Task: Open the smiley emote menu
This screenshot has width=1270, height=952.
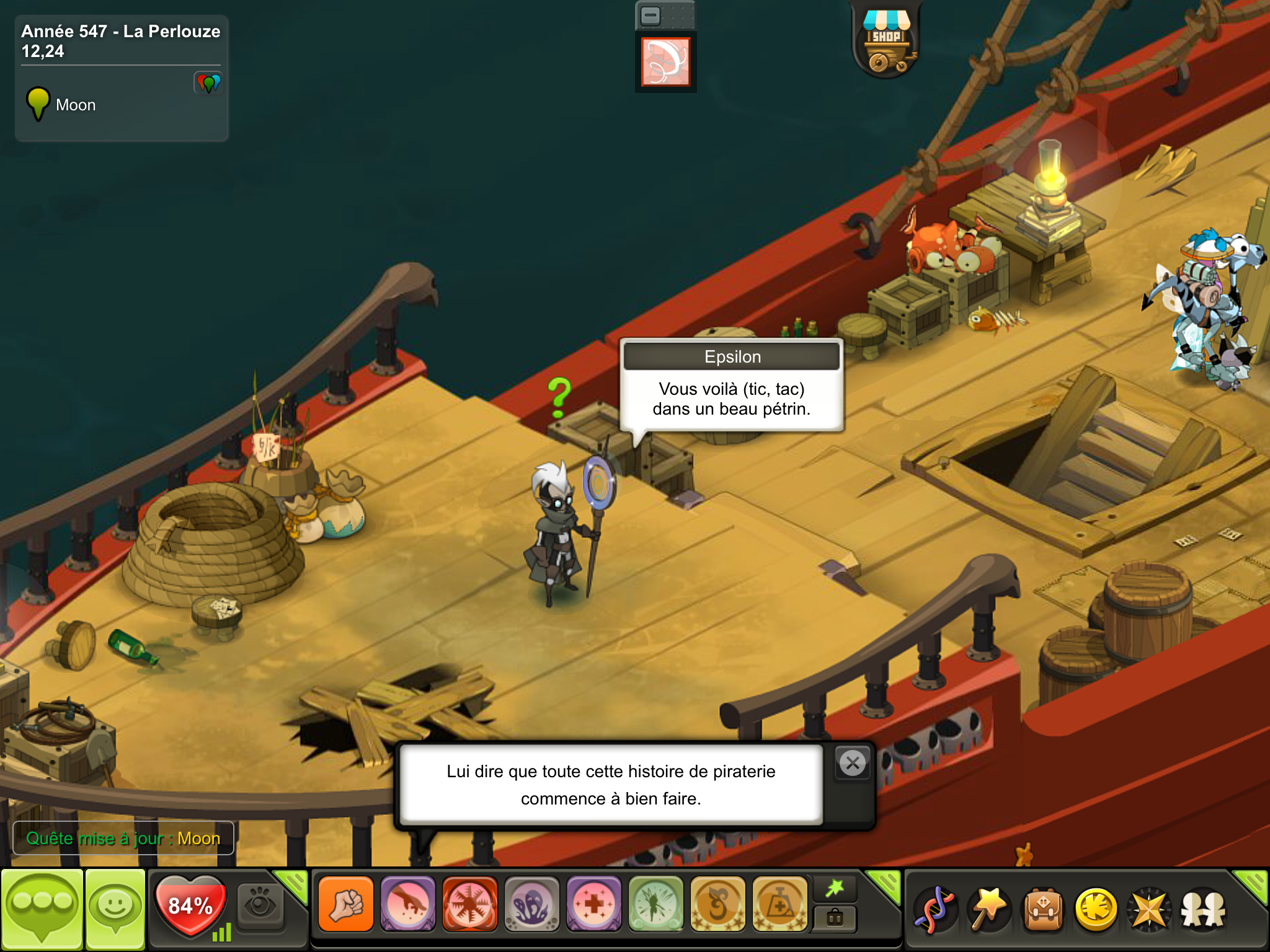Action: [115, 909]
